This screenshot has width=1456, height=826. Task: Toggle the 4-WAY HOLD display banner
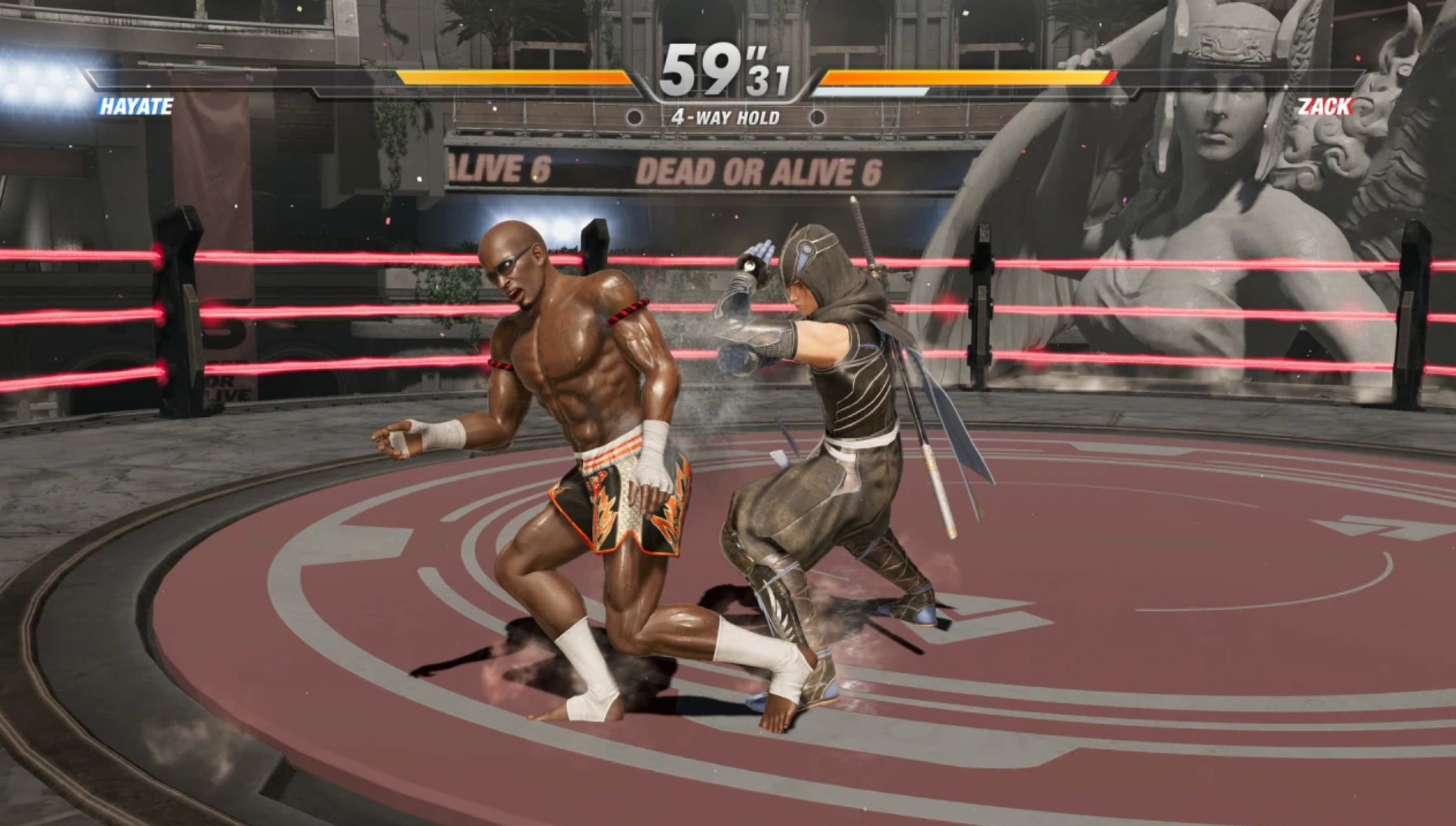[x=724, y=117]
